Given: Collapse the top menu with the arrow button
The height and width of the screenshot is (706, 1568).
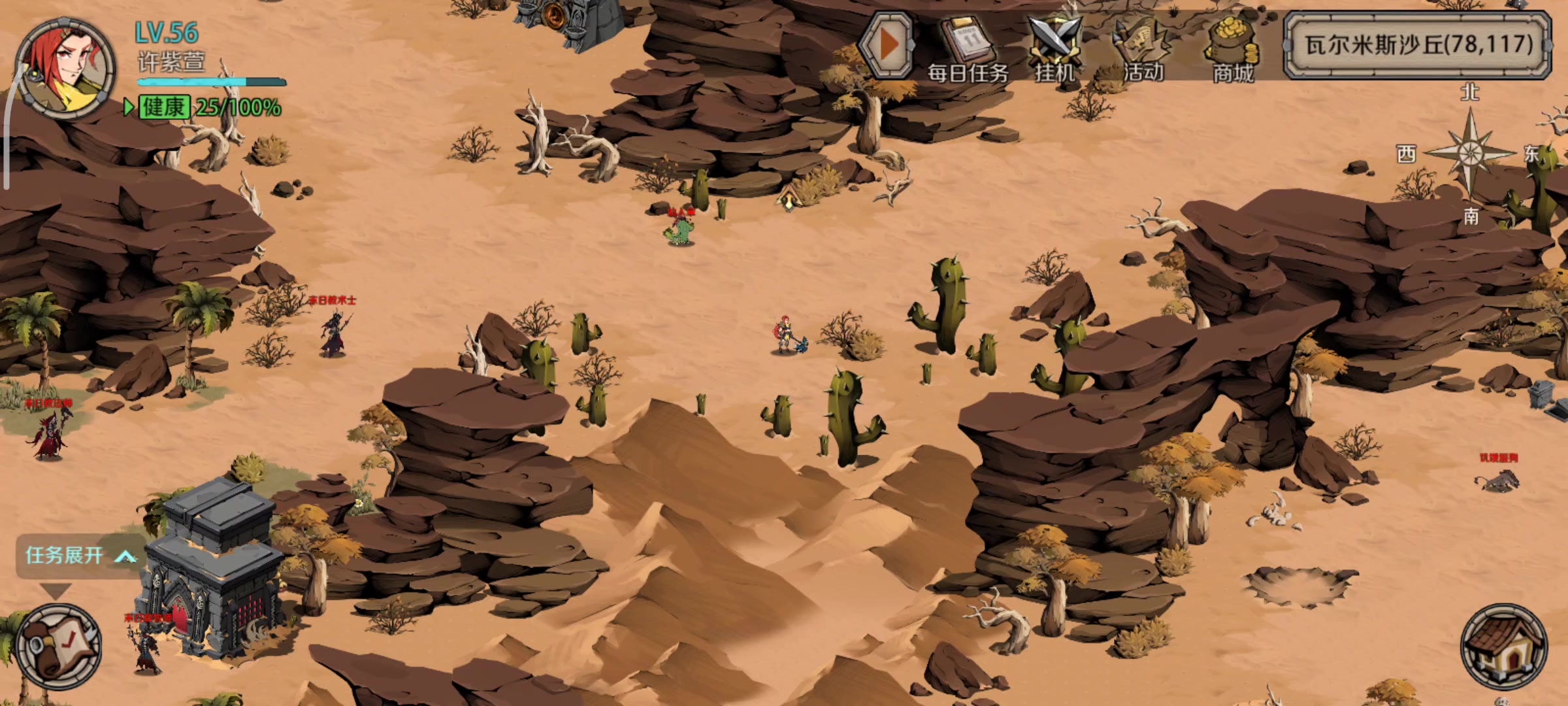Looking at the screenshot, I should pyautogui.click(x=885, y=44).
